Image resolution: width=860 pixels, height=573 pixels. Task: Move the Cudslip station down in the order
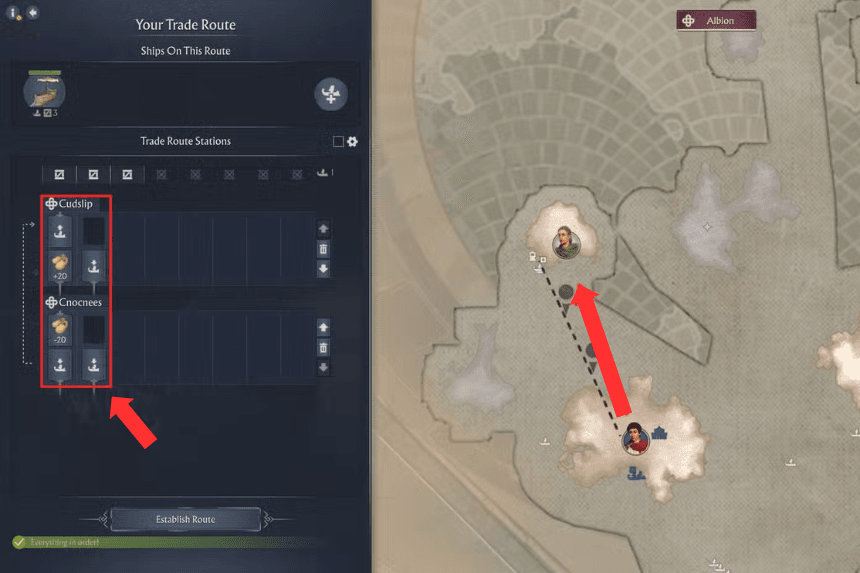[323, 269]
